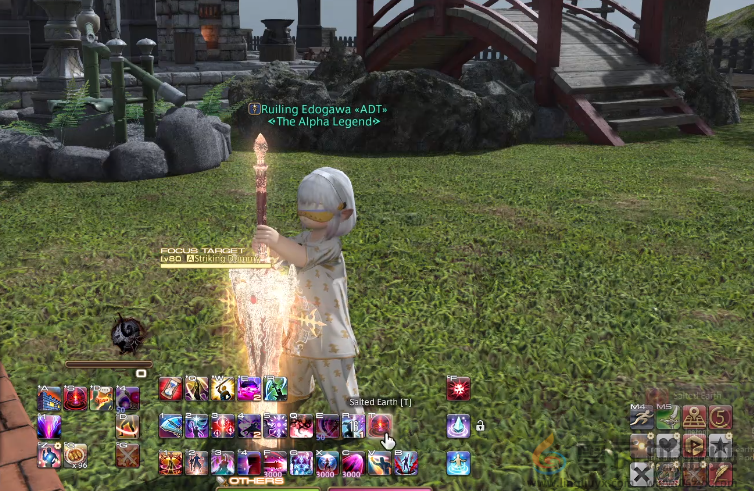Activate the green sword mount icon

coord(668,417)
